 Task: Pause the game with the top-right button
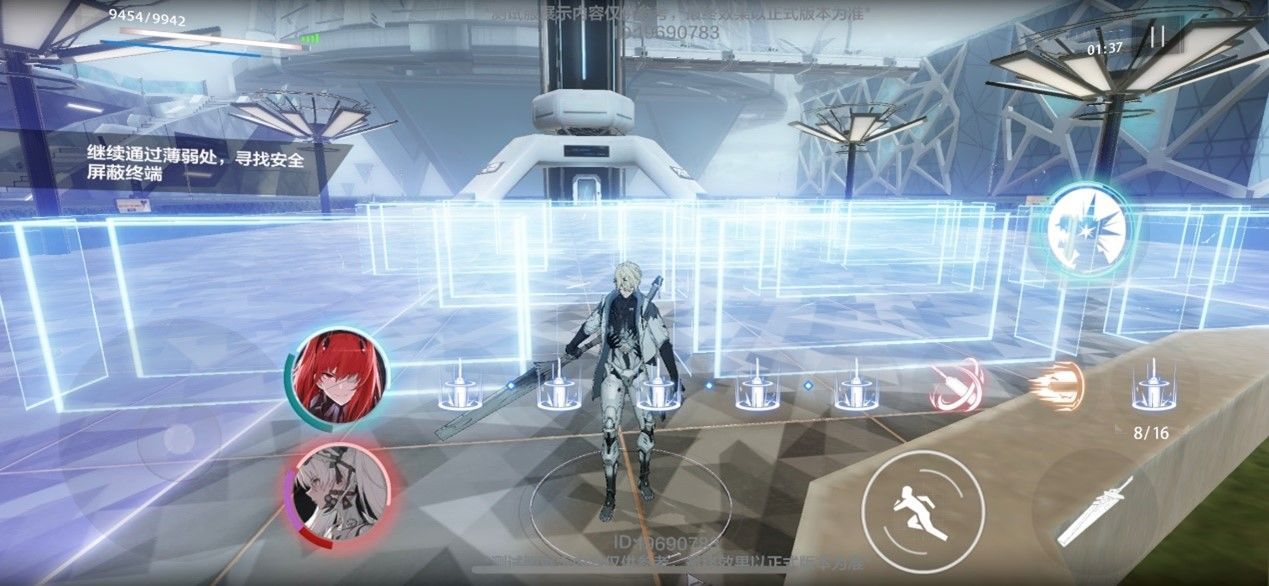pos(1157,39)
